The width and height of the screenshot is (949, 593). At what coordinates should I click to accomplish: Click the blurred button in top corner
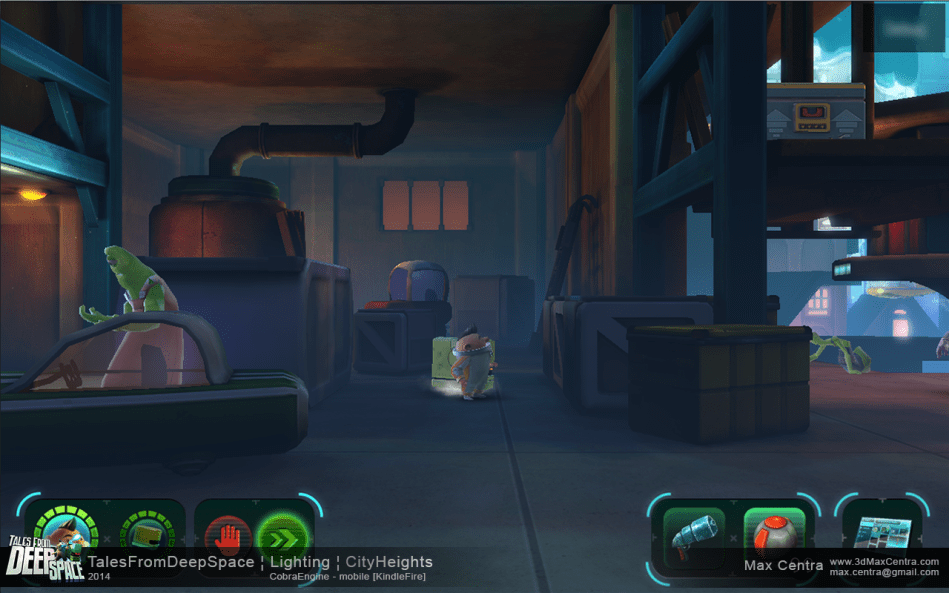click(x=908, y=26)
